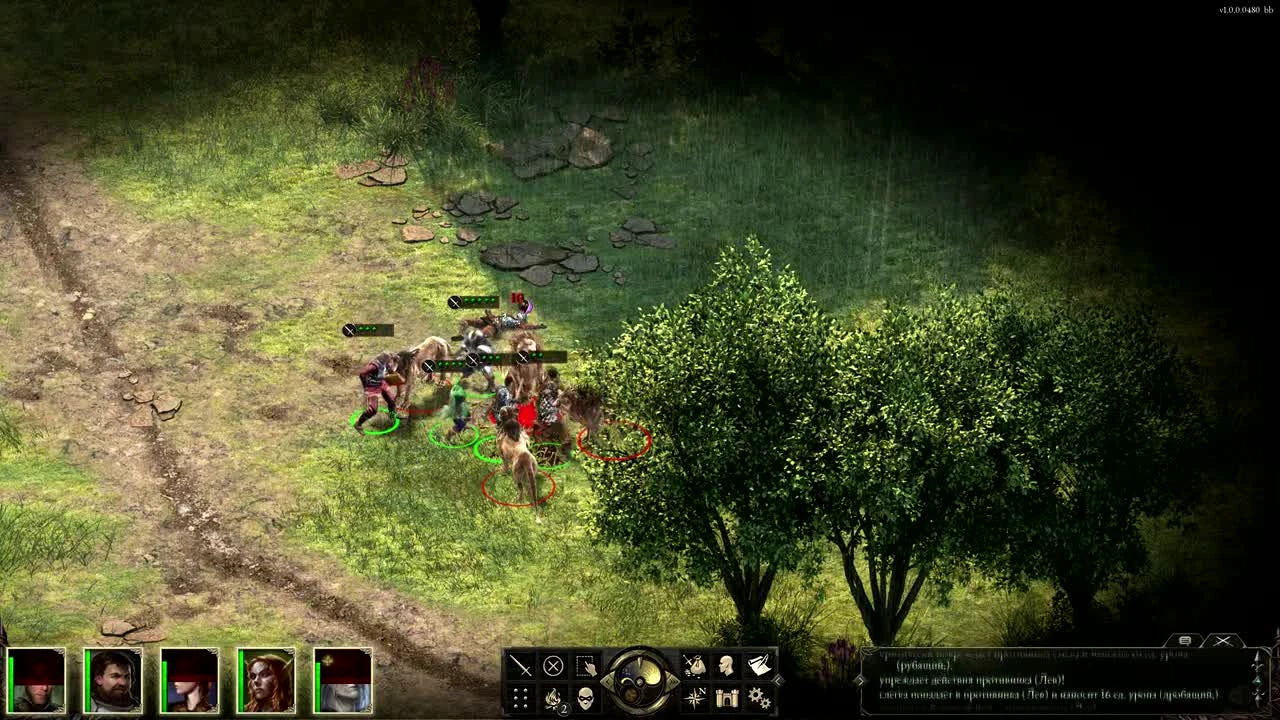Switch to the combat log tab
The image size is (1280, 720).
point(1223,640)
